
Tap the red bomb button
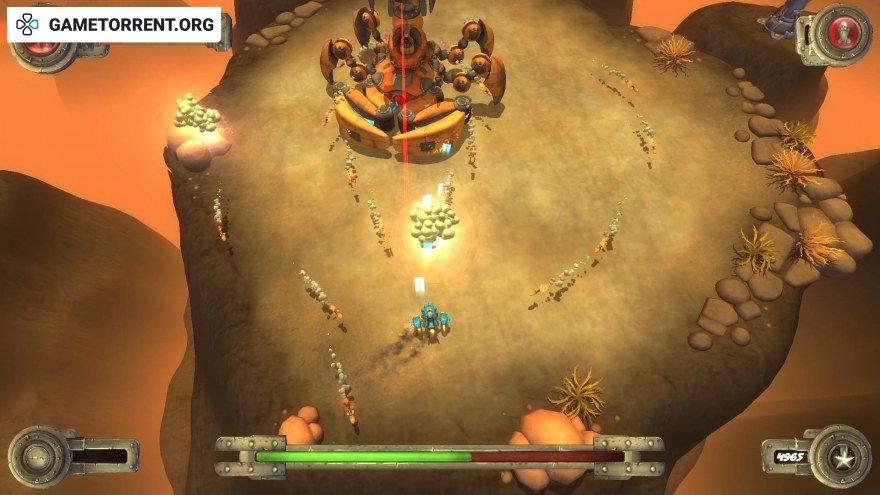(x=844, y=32)
